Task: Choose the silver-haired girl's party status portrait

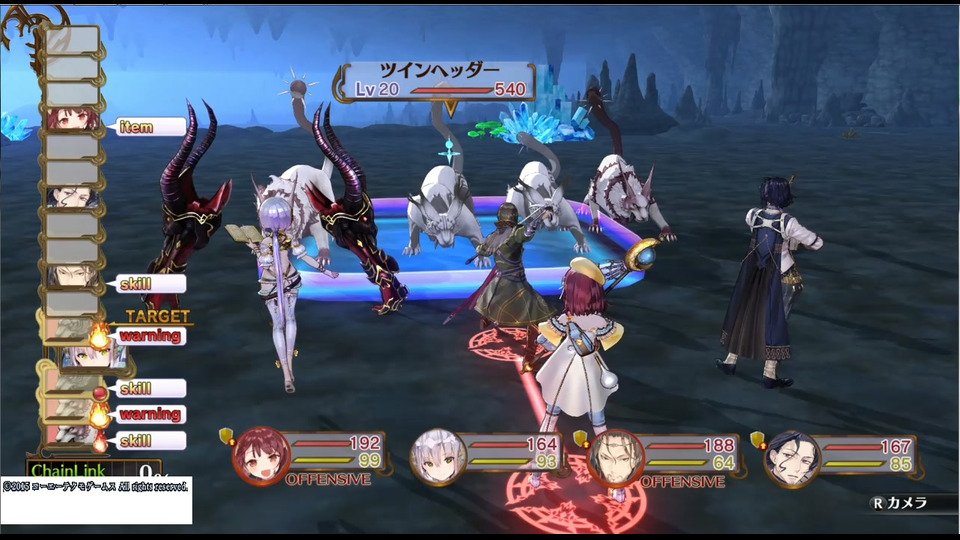Action: point(438,458)
